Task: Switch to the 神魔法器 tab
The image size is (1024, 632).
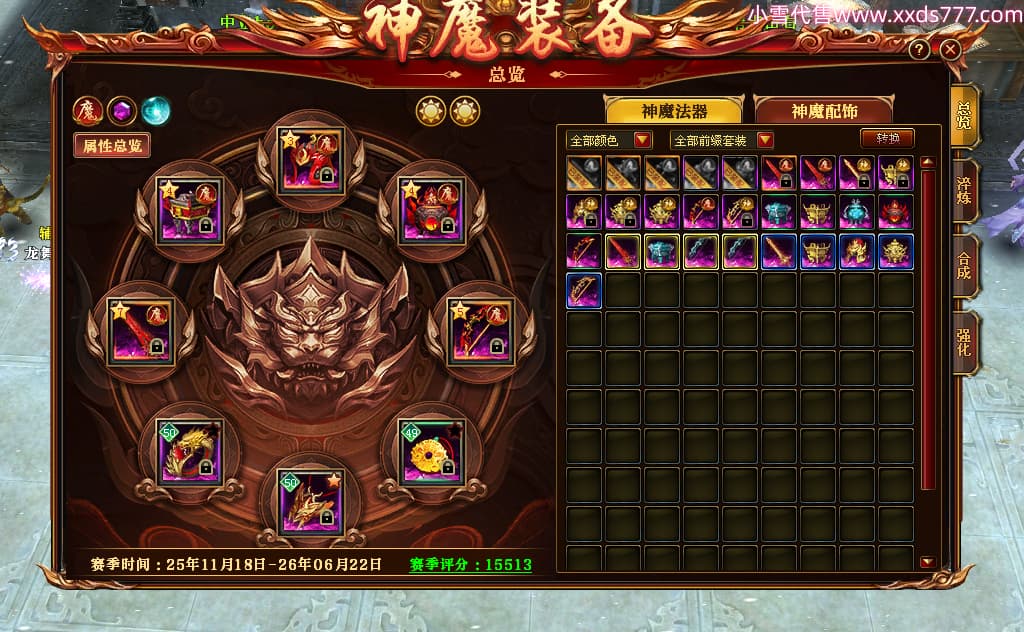Action: tap(673, 111)
